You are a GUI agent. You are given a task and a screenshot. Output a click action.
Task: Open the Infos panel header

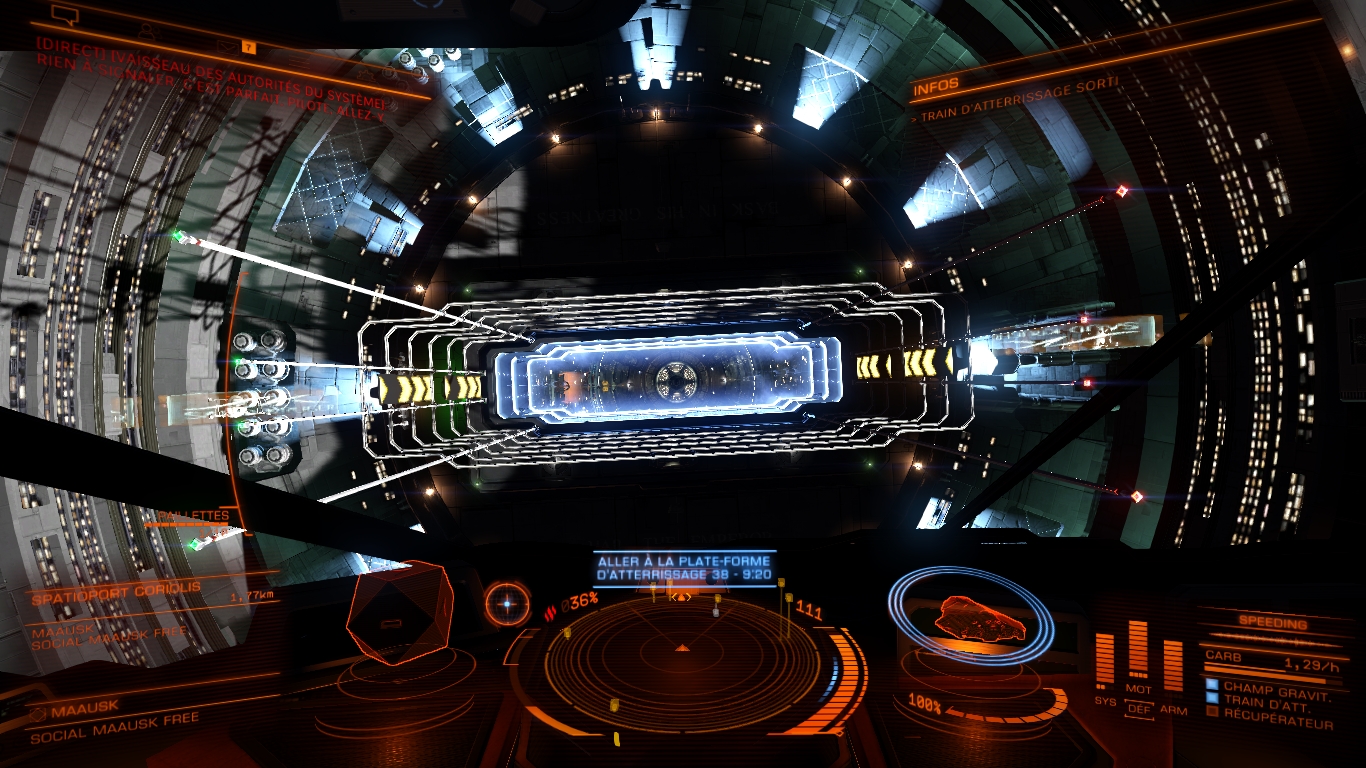(x=937, y=86)
